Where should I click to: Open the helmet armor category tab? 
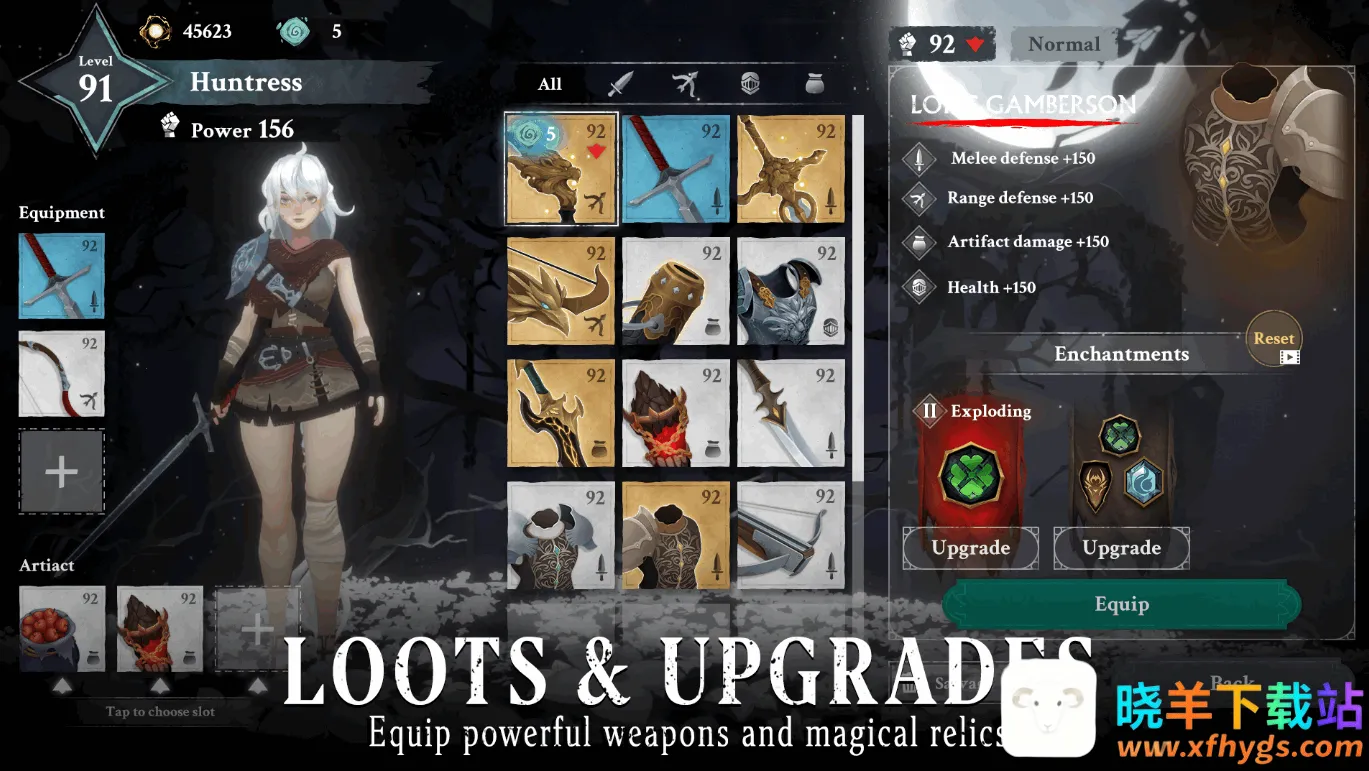click(x=750, y=84)
